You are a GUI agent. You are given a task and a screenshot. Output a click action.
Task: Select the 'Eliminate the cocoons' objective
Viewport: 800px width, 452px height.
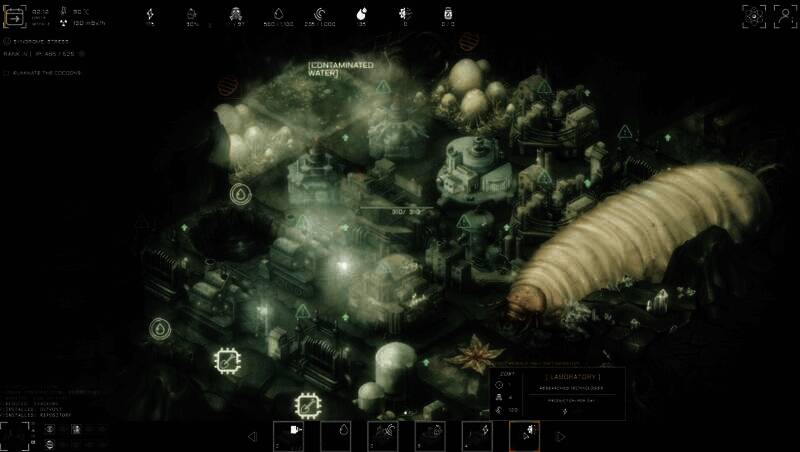[x=43, y=73]
